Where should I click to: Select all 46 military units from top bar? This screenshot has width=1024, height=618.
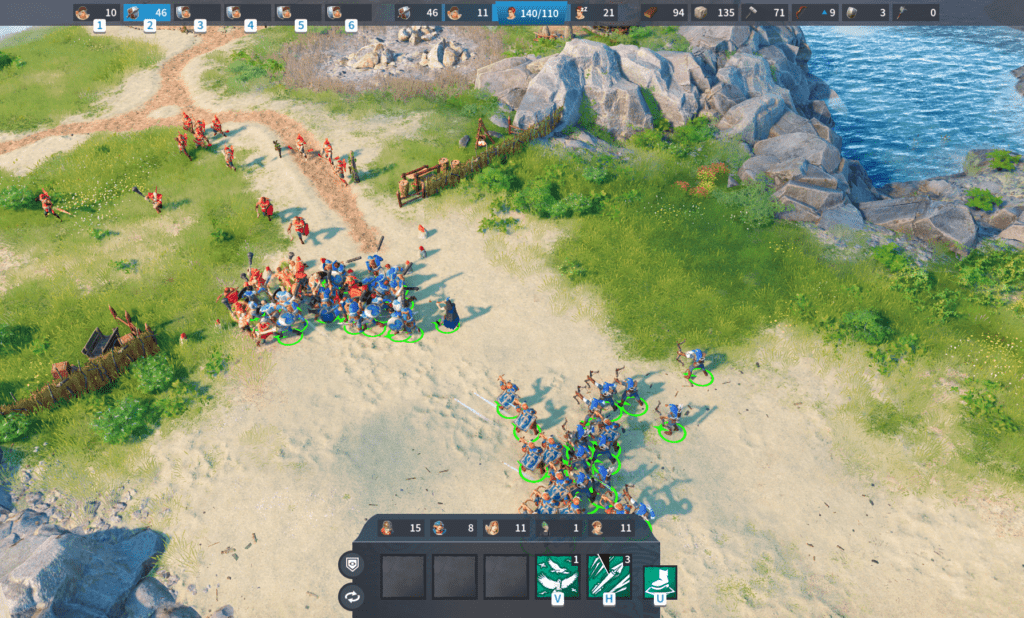tap(418, 13)
